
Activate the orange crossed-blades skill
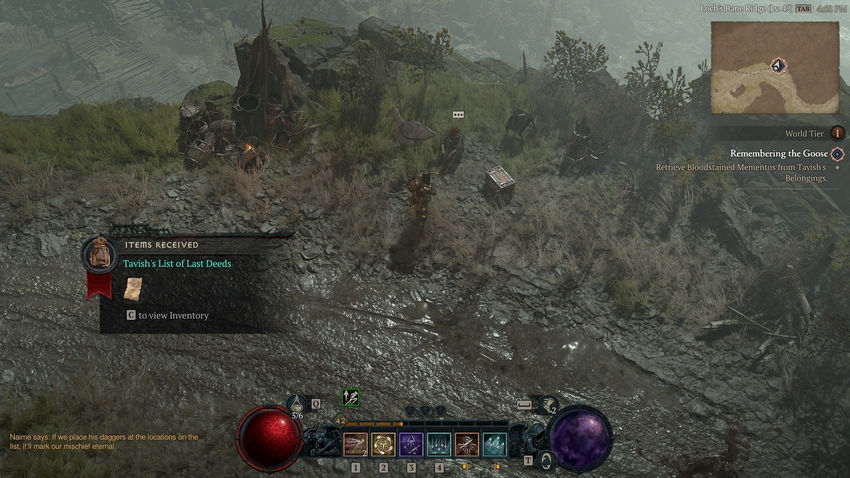(x=467, y=444)
